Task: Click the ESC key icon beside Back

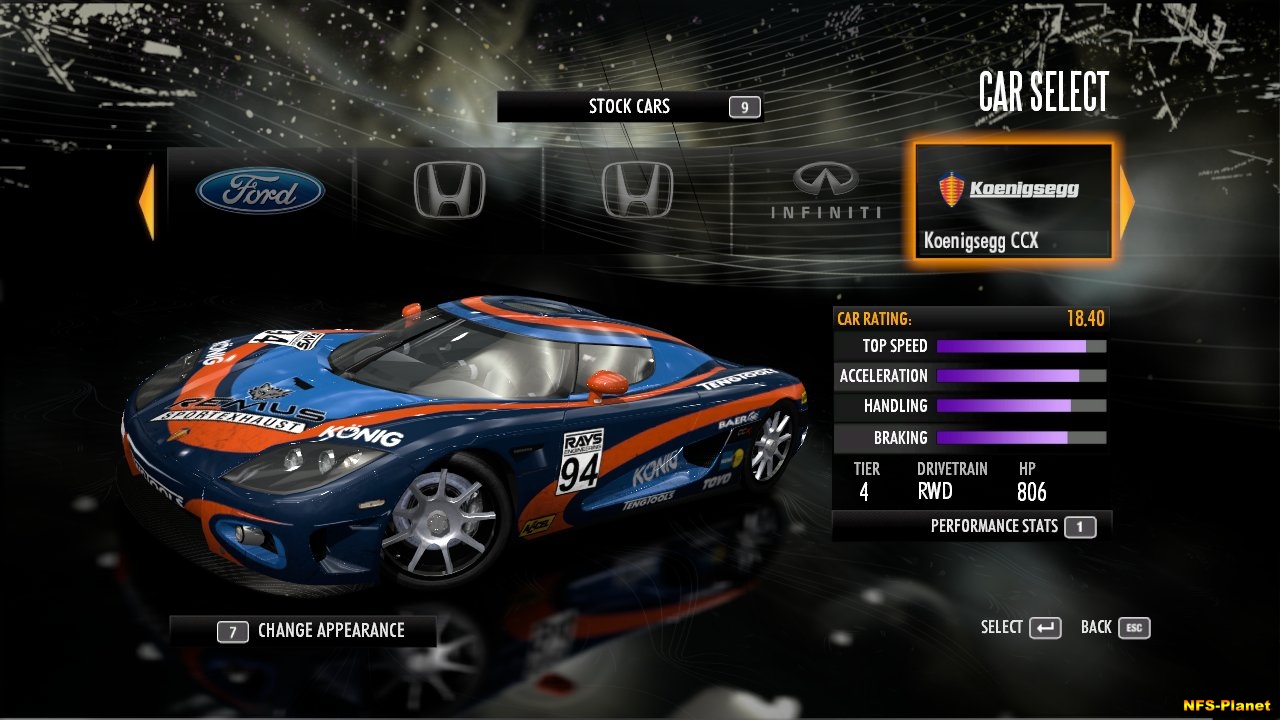Action: tap(1135, 628)
